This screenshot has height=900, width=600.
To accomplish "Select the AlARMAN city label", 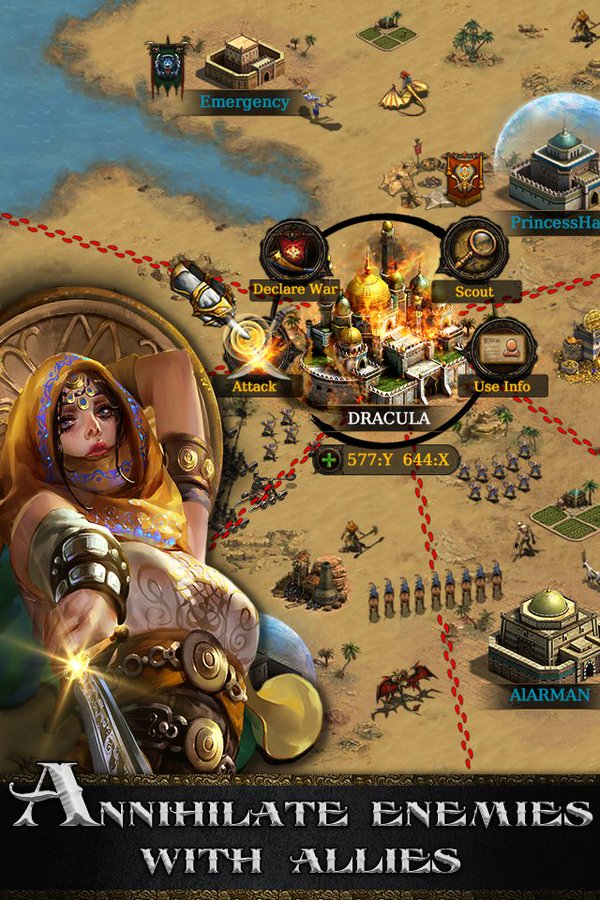I will (x=552, y=694).
